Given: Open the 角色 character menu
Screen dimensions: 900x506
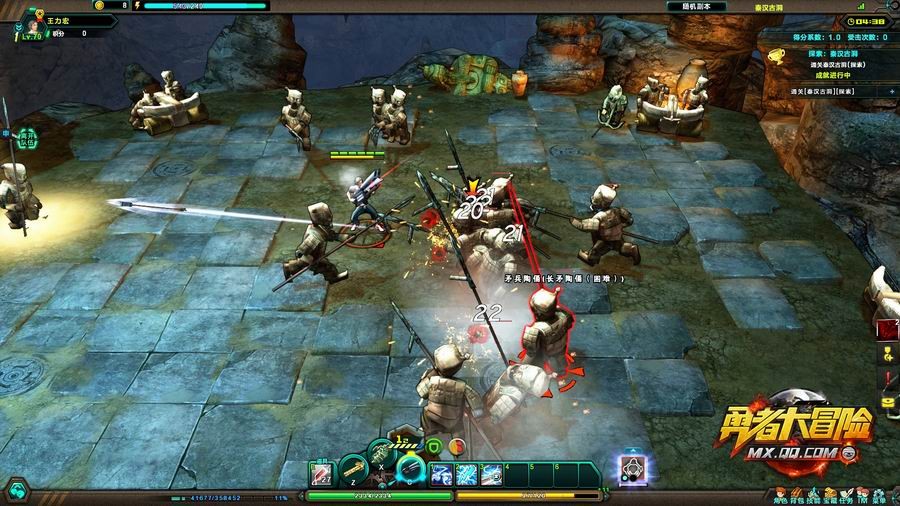Looking at the screenshot, I should [x=779, y=495].
